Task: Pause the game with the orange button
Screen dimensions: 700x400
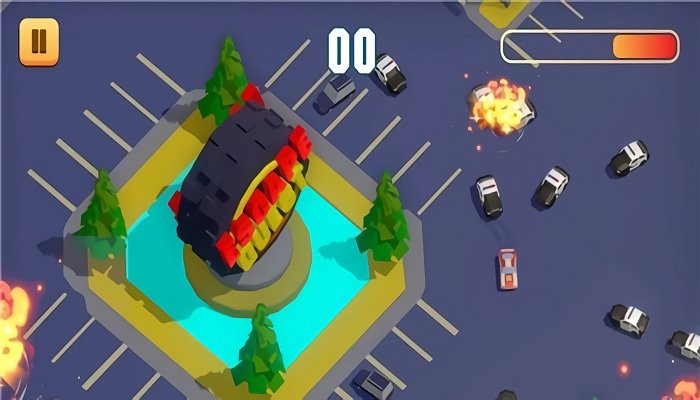Action: pyautogui.click(x=39, y=42)
